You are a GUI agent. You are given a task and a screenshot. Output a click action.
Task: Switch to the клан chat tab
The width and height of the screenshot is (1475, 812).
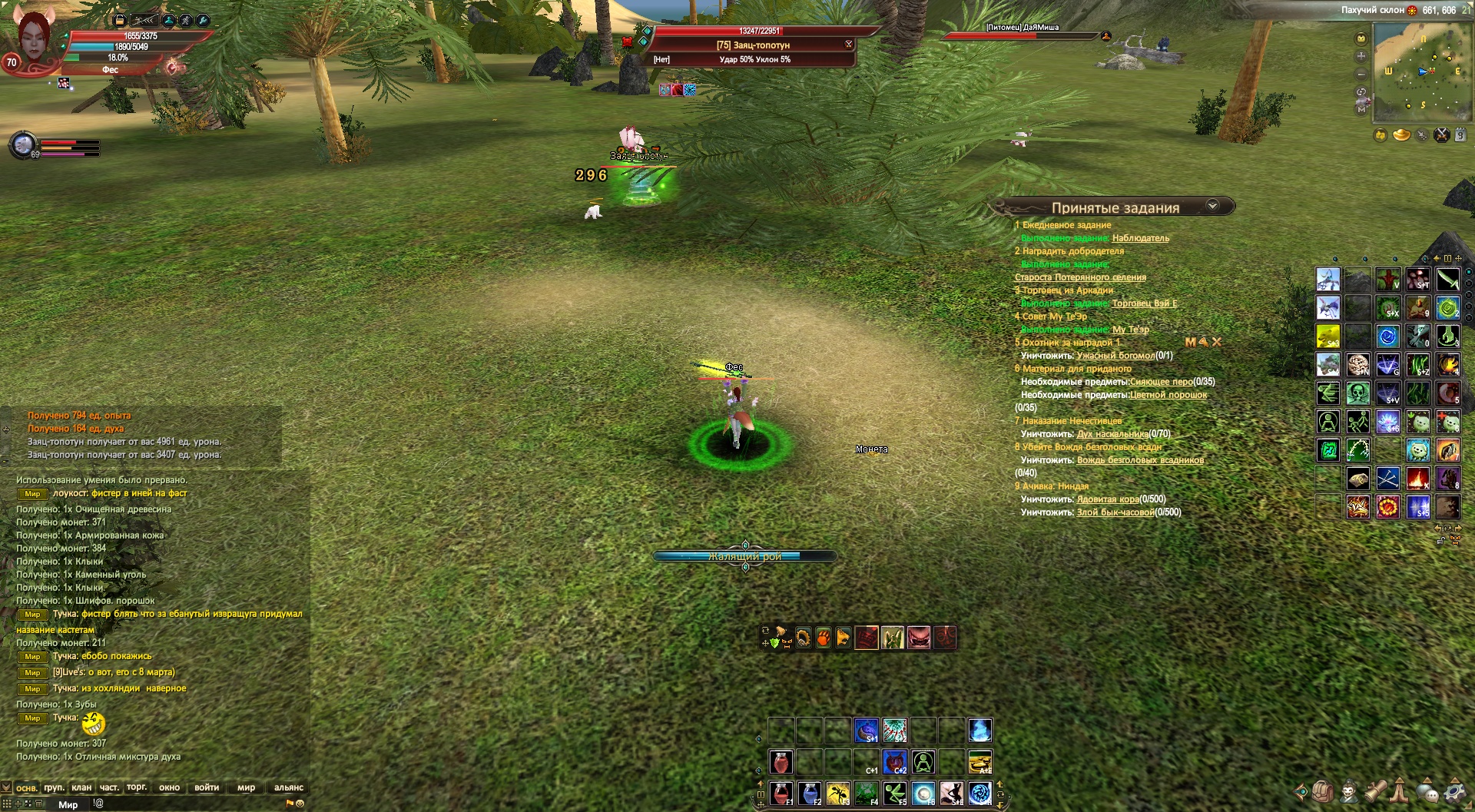click(81, 787)
